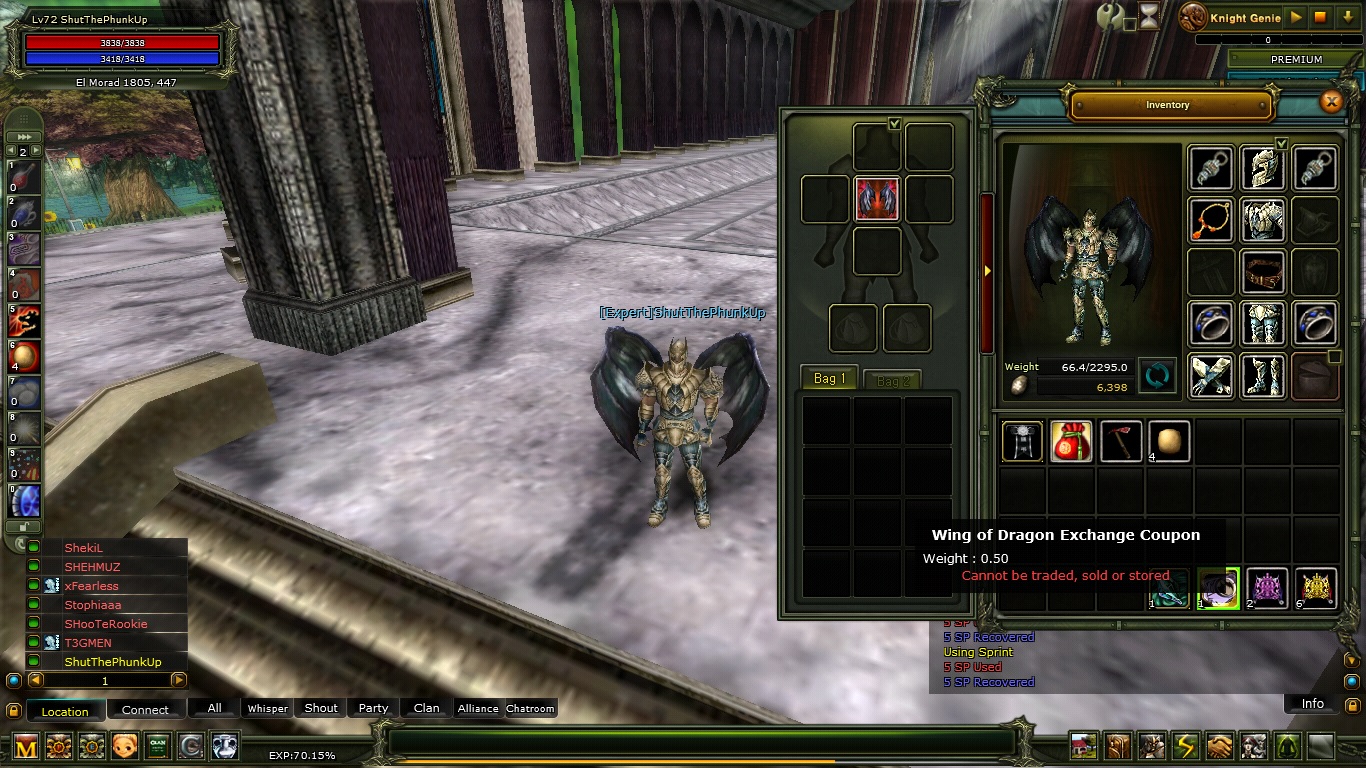Image resolution: width=1366 pixels, height=768 pixels.
Task: Select player xFearless in the list
Action: pos(92,586)
